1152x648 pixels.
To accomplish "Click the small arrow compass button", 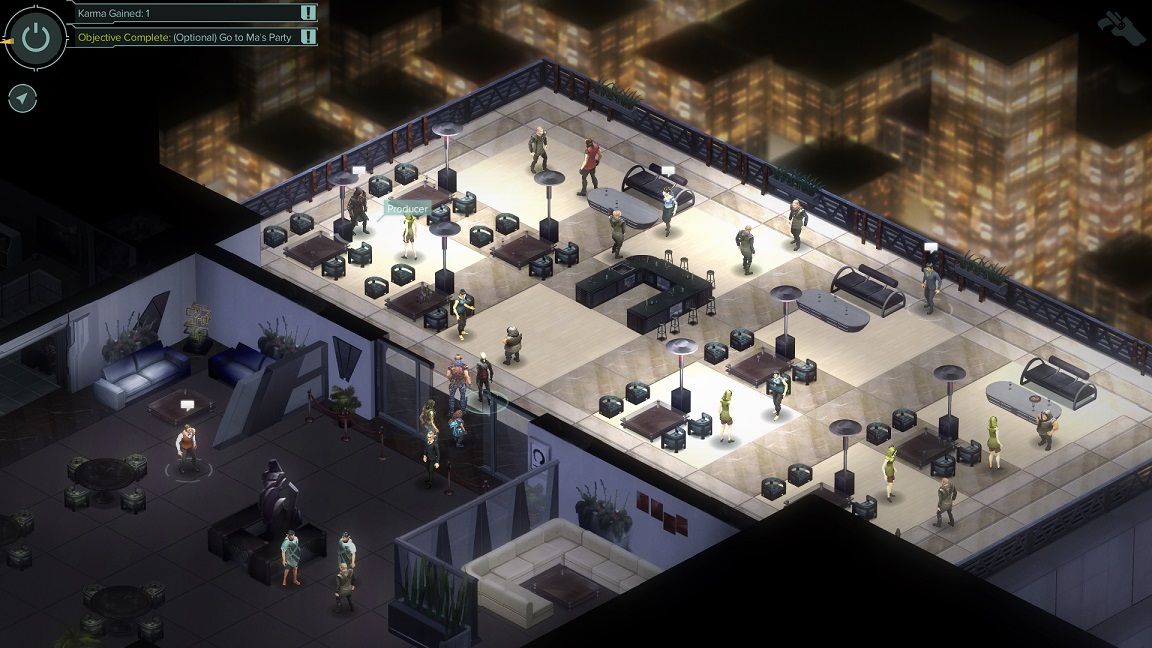I will pyautogui.click(x=22, y=99).
